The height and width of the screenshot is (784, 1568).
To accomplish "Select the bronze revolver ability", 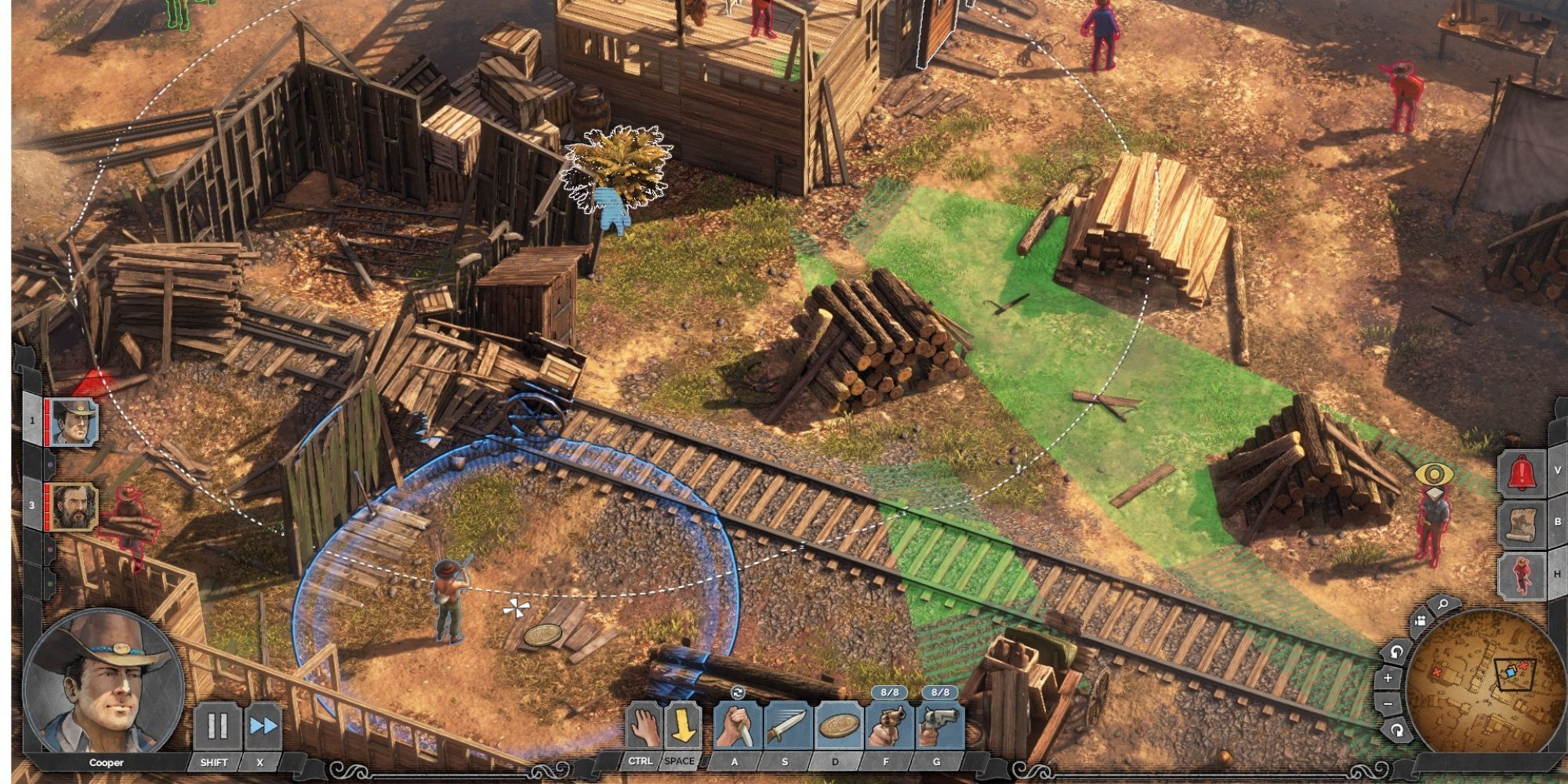I will pyautogui.click(x=887, y=726).
